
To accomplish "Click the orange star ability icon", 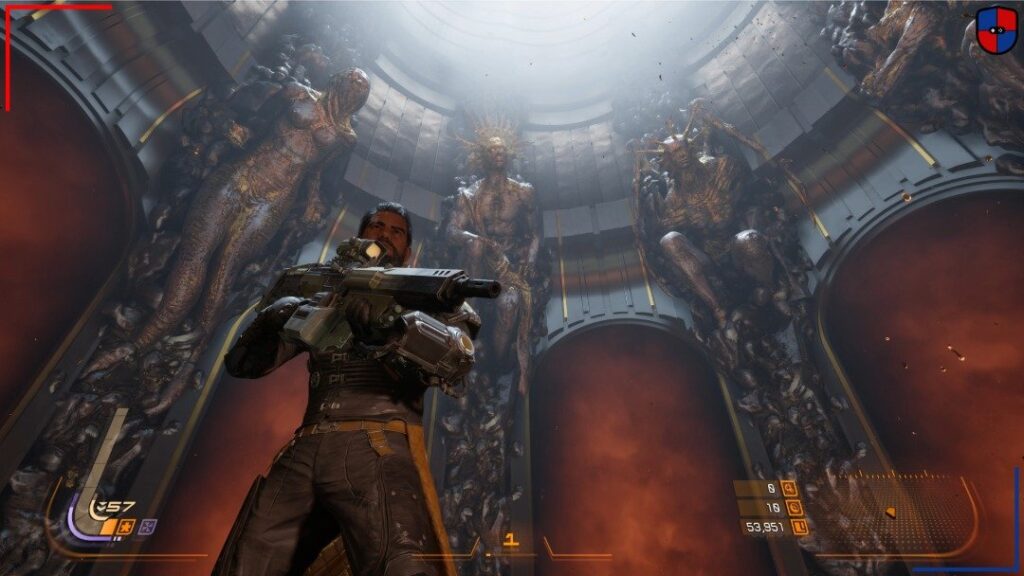I will 127,526.
